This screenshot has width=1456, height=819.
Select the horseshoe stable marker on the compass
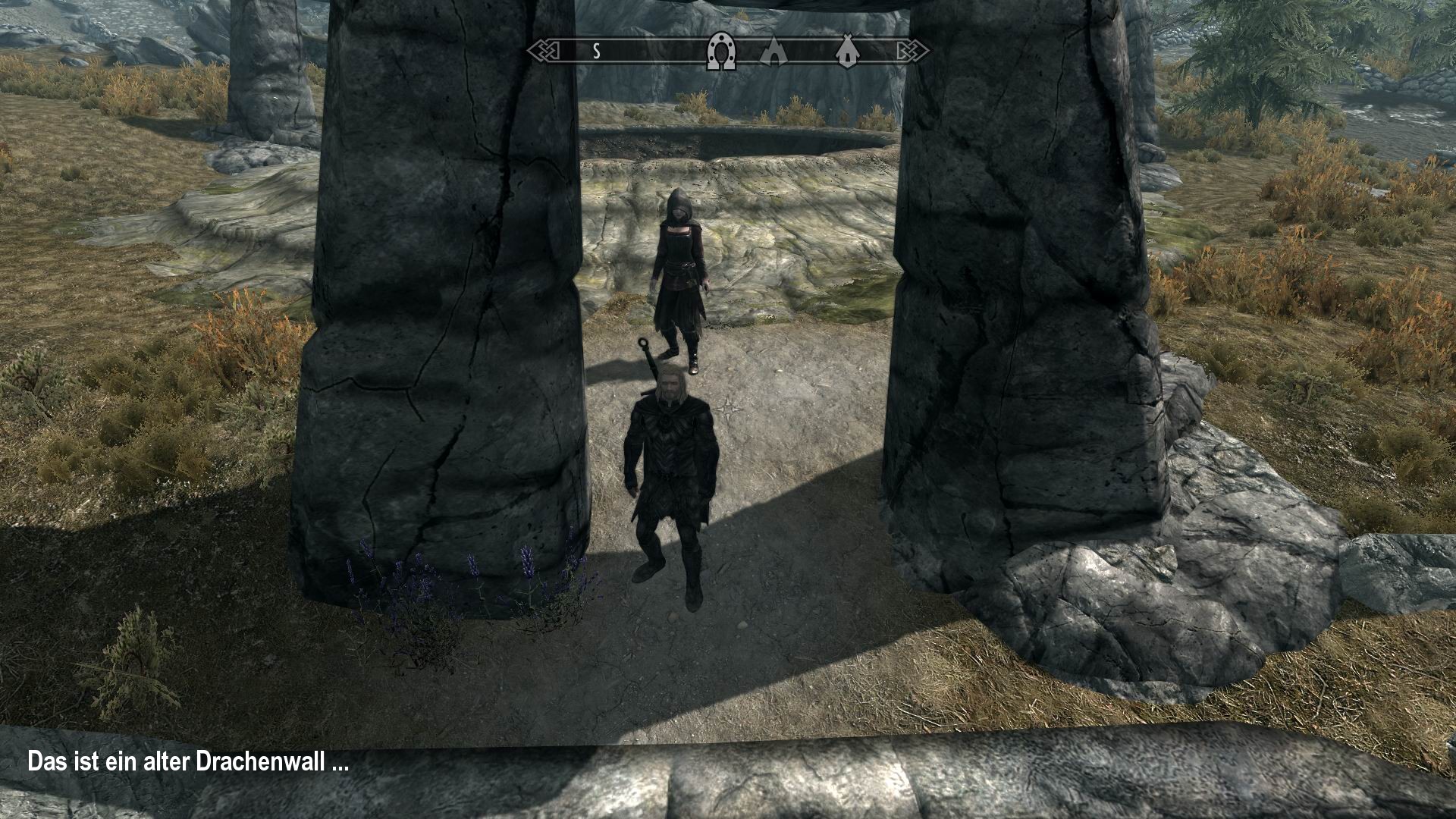tap(720, 52)
